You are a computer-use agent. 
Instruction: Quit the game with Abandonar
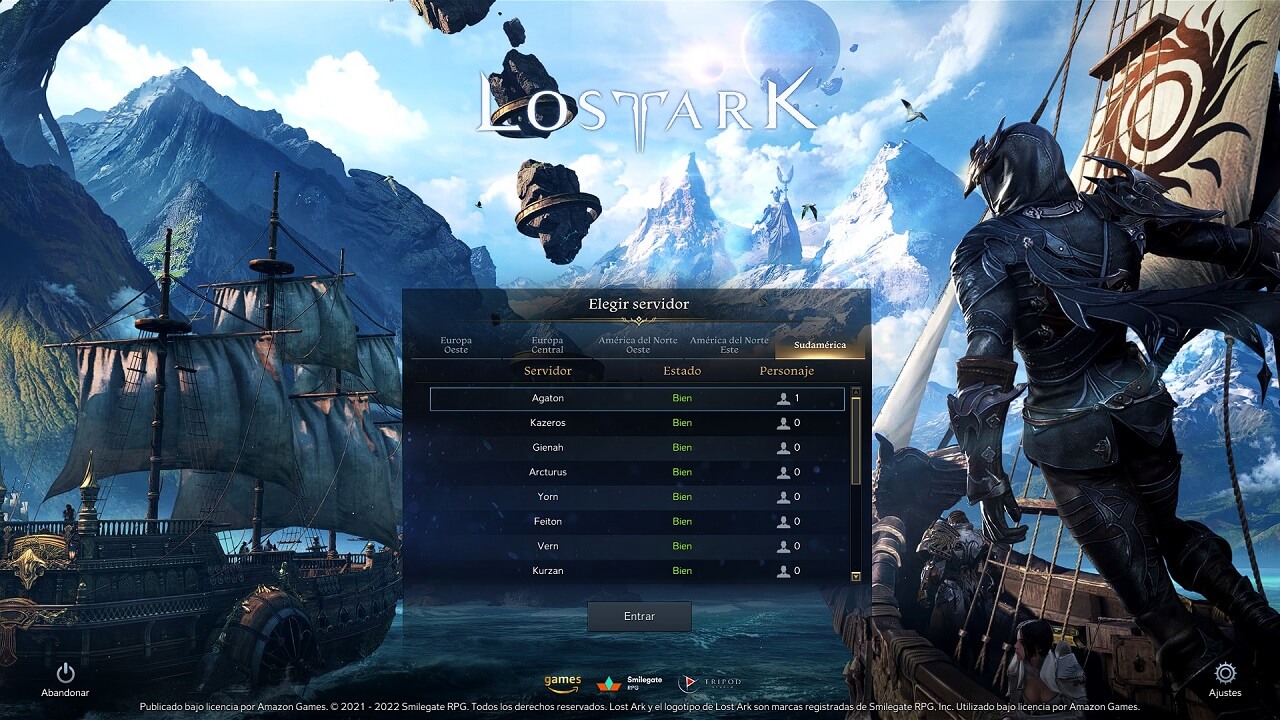click(65, 679)
